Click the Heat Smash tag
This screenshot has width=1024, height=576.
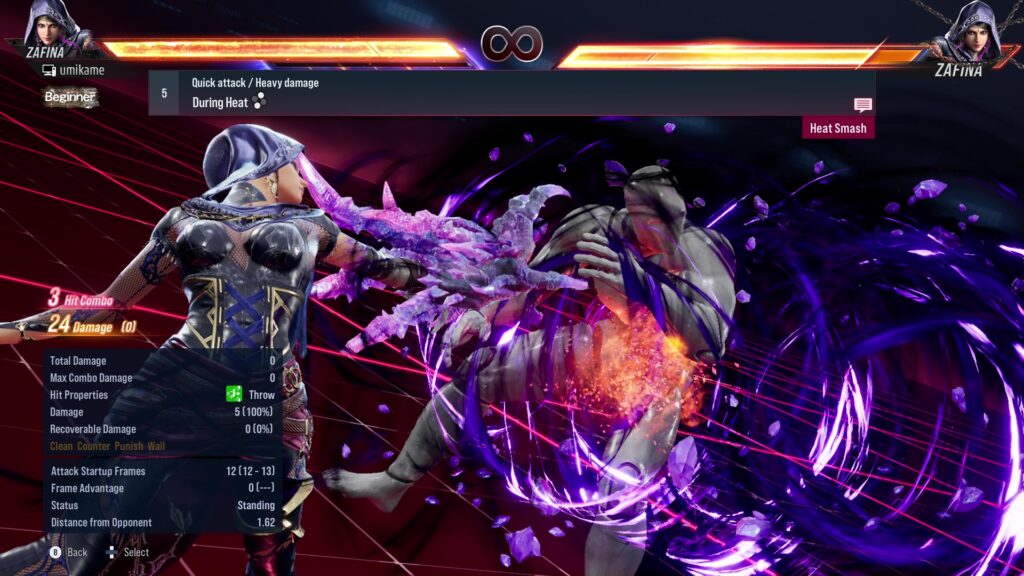click(837, 128)
